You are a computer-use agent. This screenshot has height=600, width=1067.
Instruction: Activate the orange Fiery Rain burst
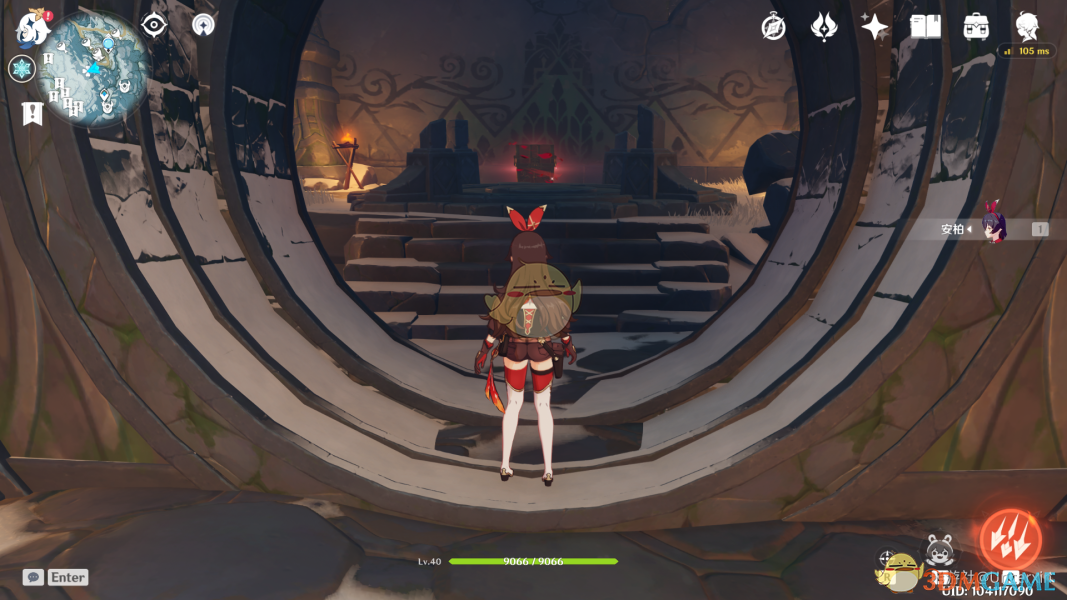(1009, 541)
